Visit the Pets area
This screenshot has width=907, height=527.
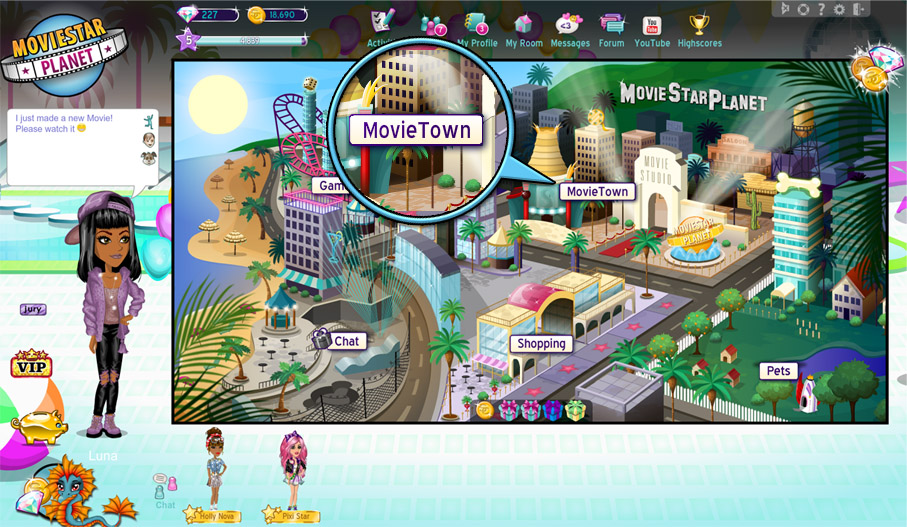778,370
